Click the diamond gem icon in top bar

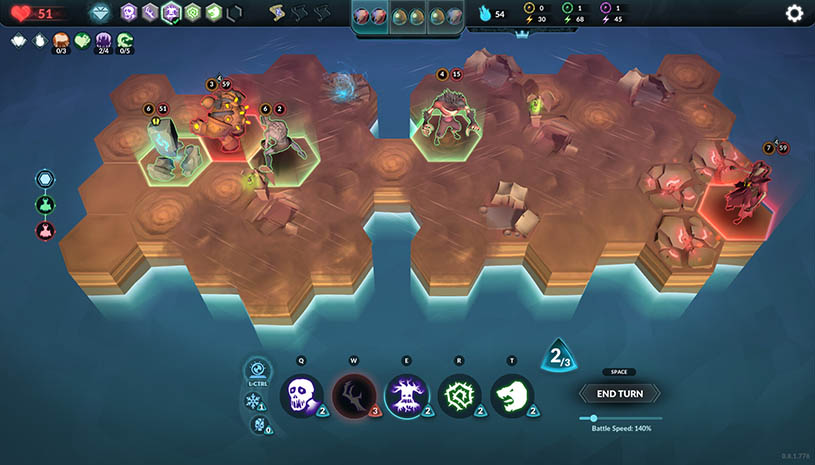(x=99, y=13)
